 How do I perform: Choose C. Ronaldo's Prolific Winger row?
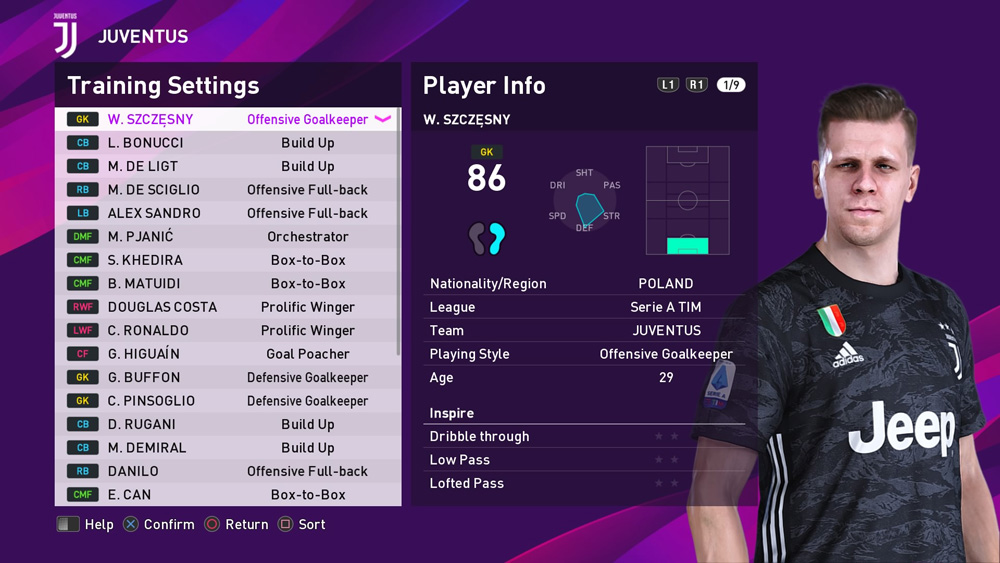tap(227, 331)
